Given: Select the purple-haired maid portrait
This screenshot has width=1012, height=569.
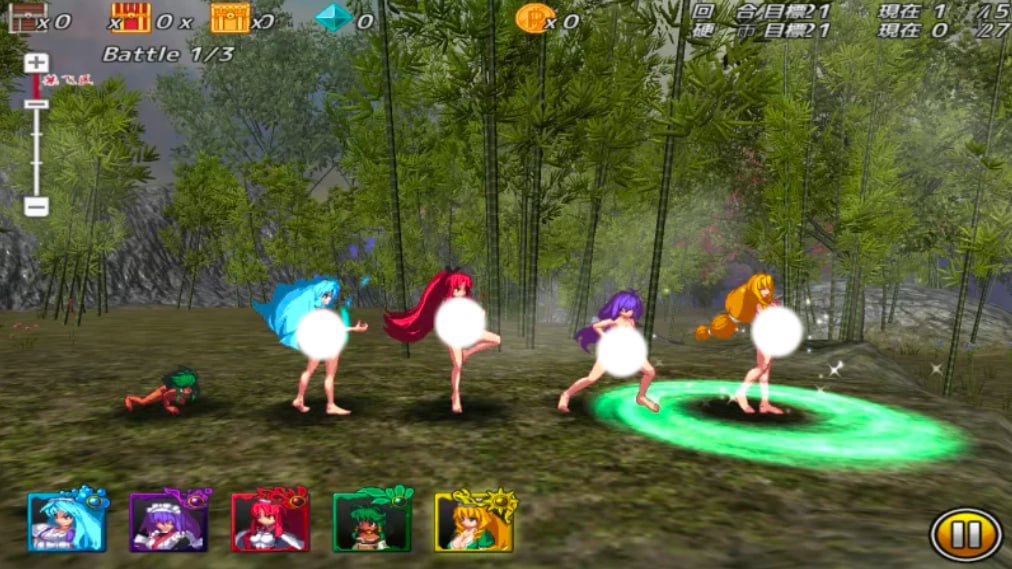Looking at the screenshot, I should [168, 521].
